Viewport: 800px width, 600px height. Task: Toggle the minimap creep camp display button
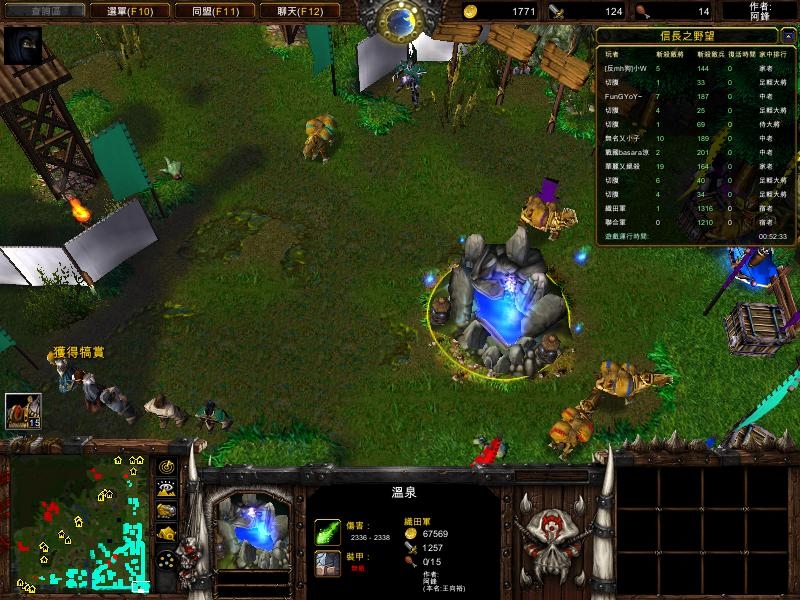[167, 533]
